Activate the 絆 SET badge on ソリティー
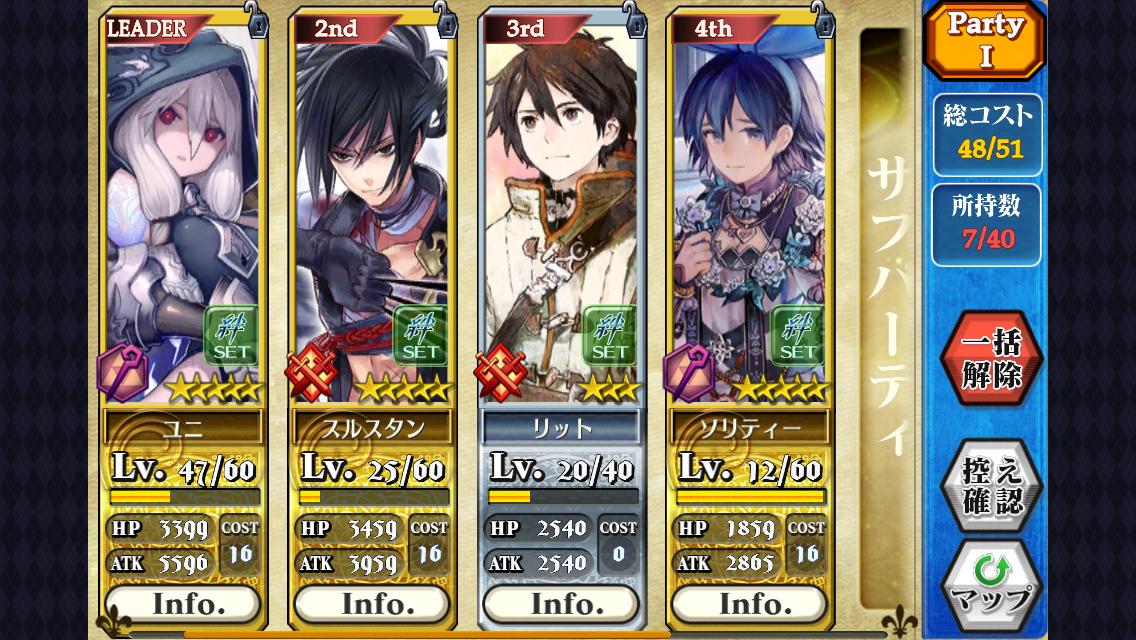The width and height of the screenshot is (1136, 640). [798, 335]
